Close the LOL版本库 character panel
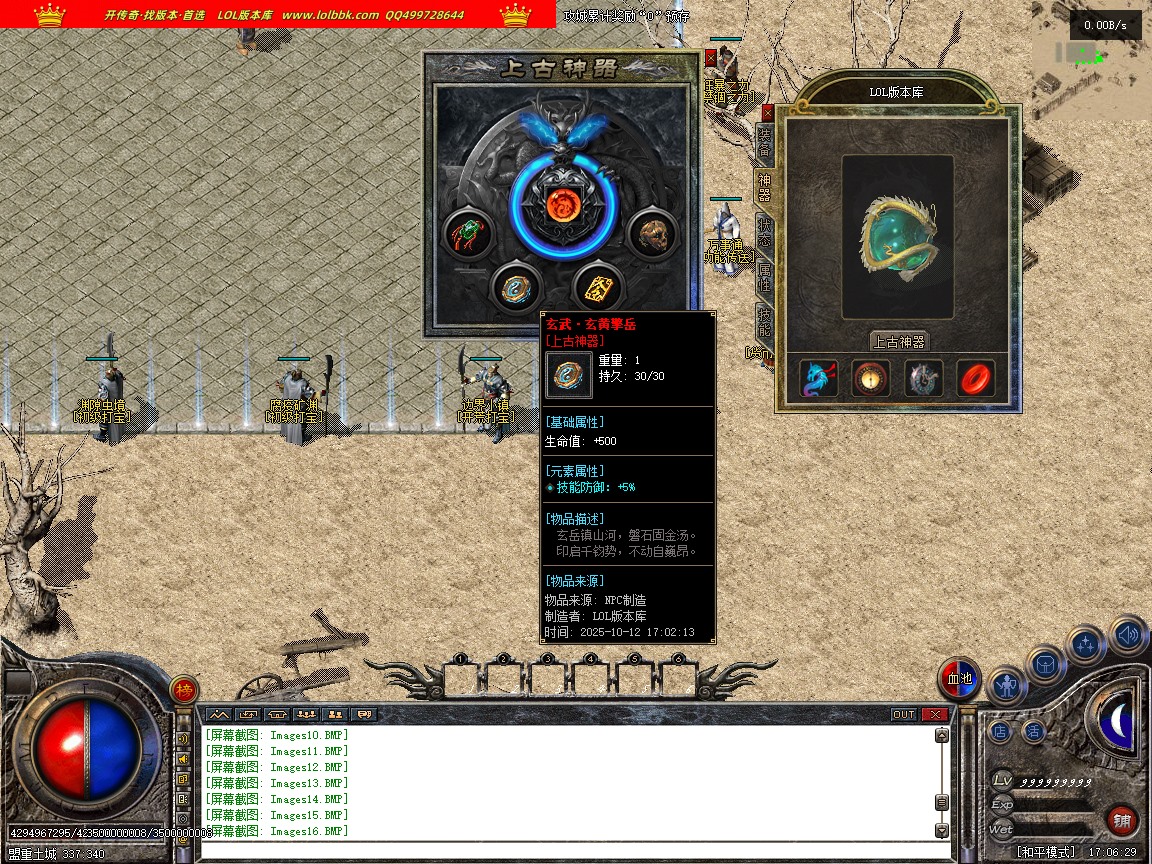1152x864 pixels. pos(768,113)
